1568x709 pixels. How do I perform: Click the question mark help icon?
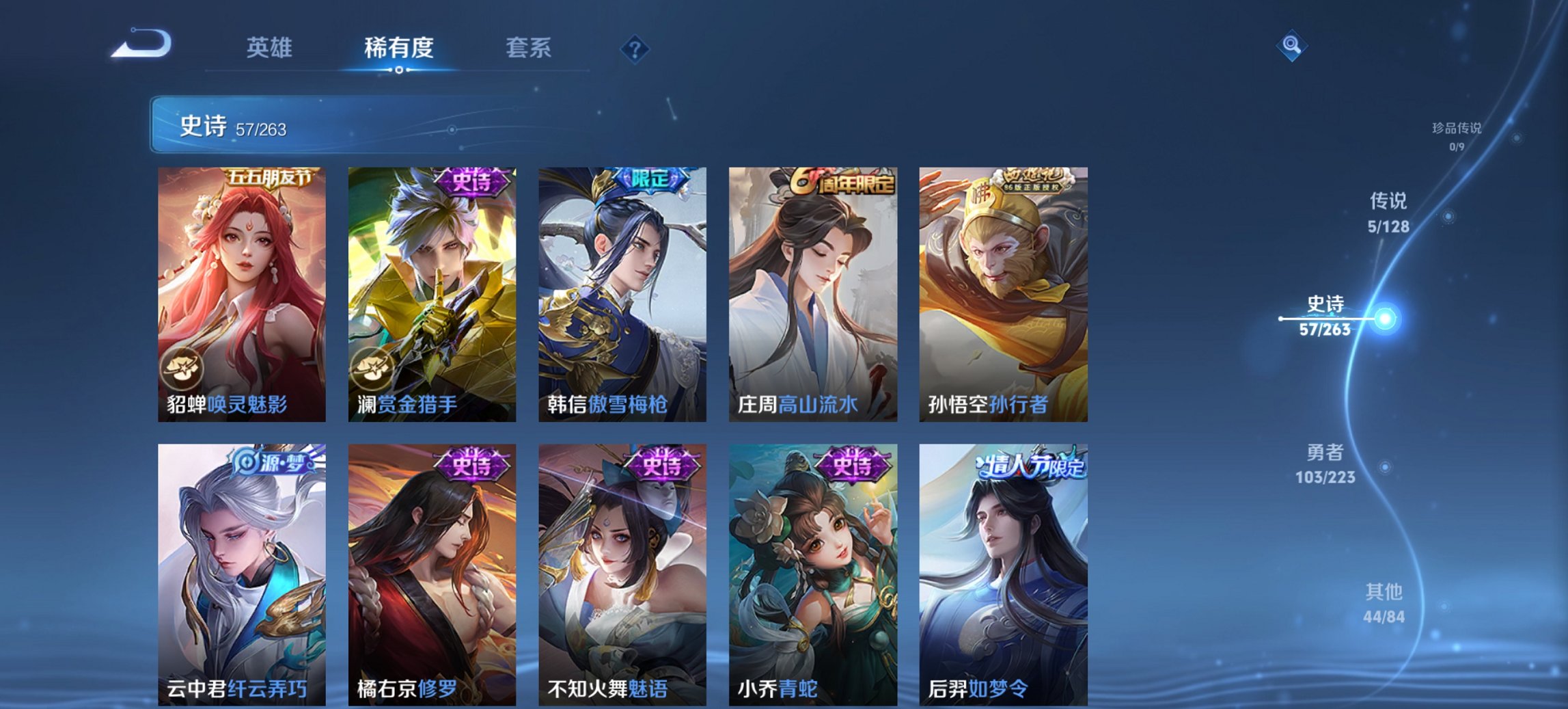(x=635, y=49)
